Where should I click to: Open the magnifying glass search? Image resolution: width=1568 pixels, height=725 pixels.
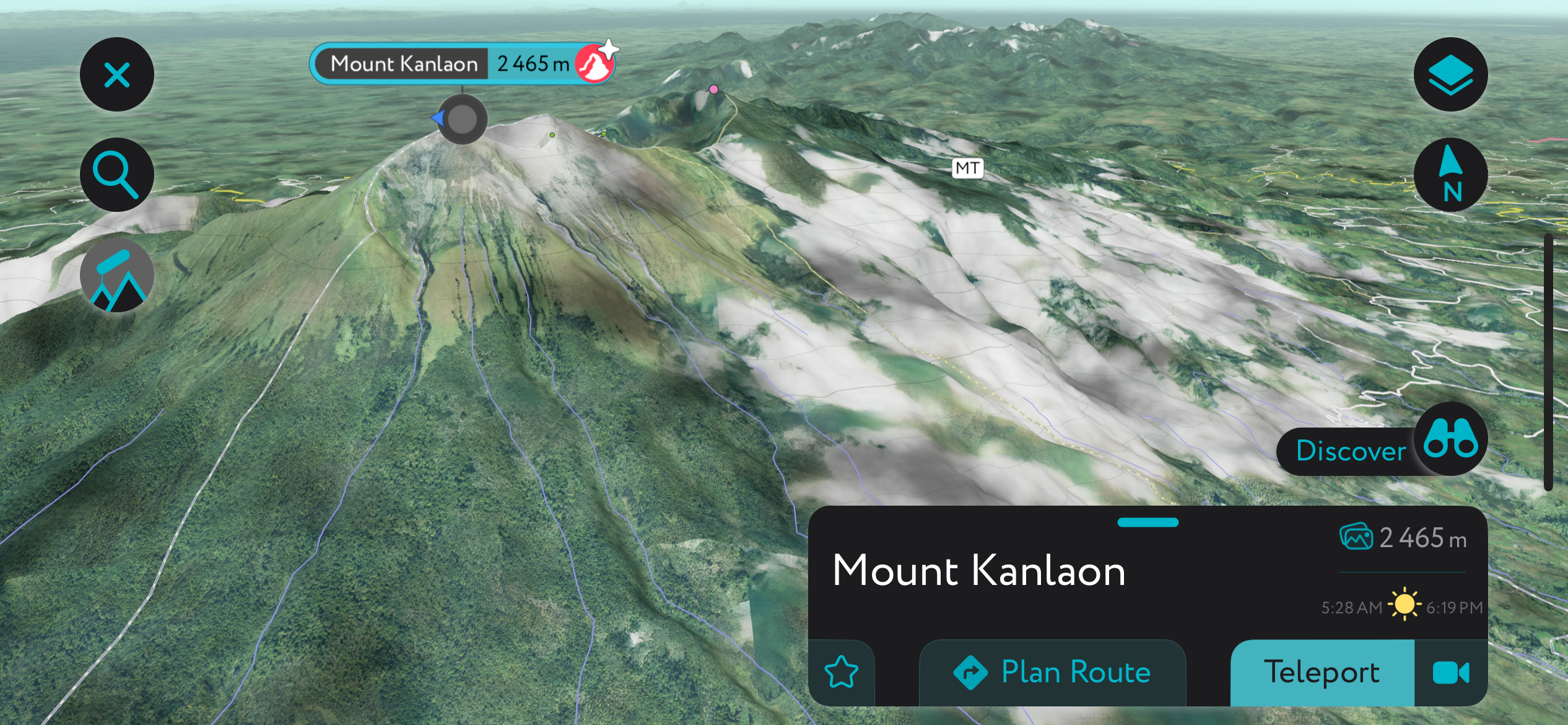(x=116, y=175)
